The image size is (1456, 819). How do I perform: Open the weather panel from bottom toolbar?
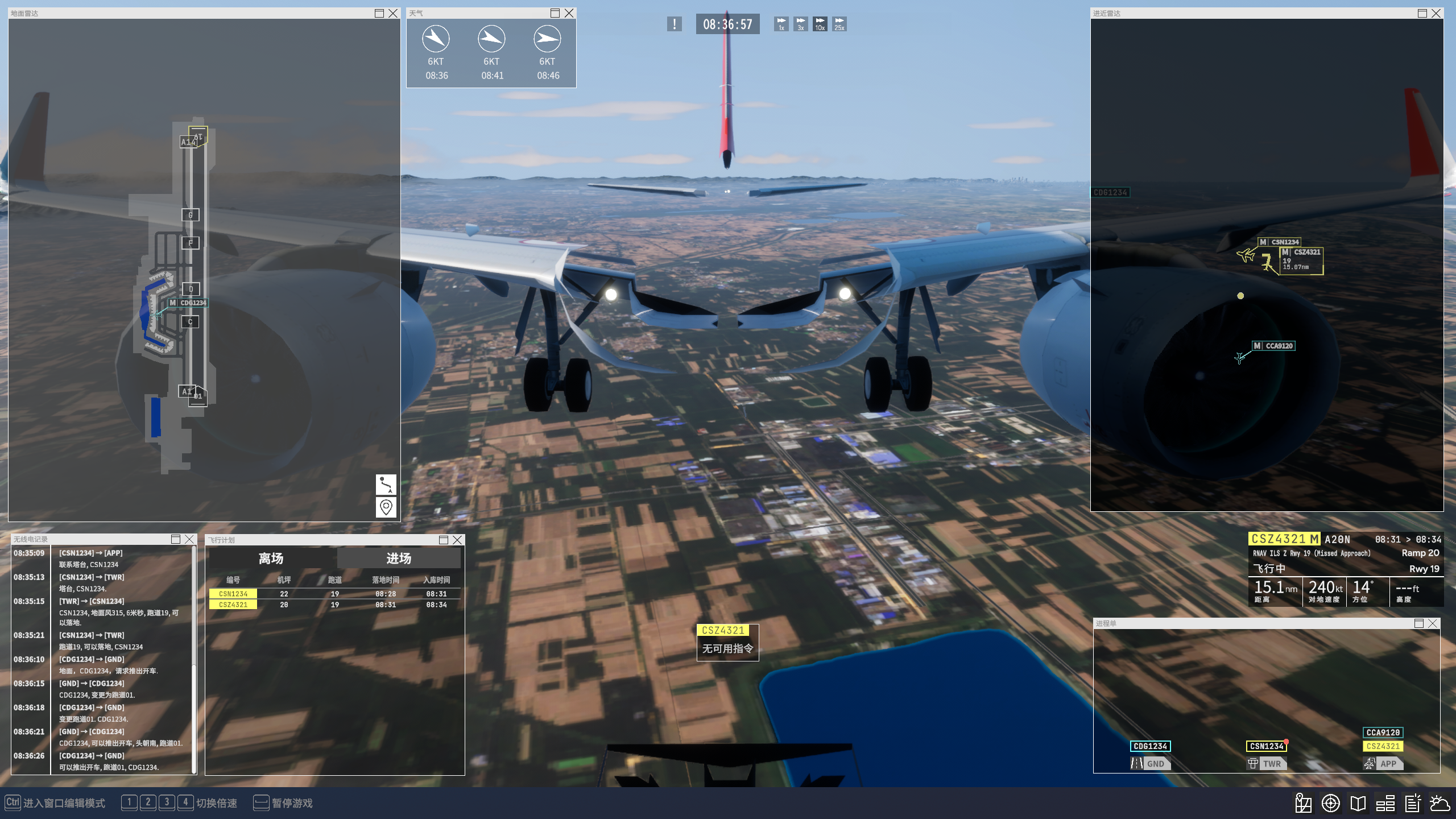coord(1440,803)
